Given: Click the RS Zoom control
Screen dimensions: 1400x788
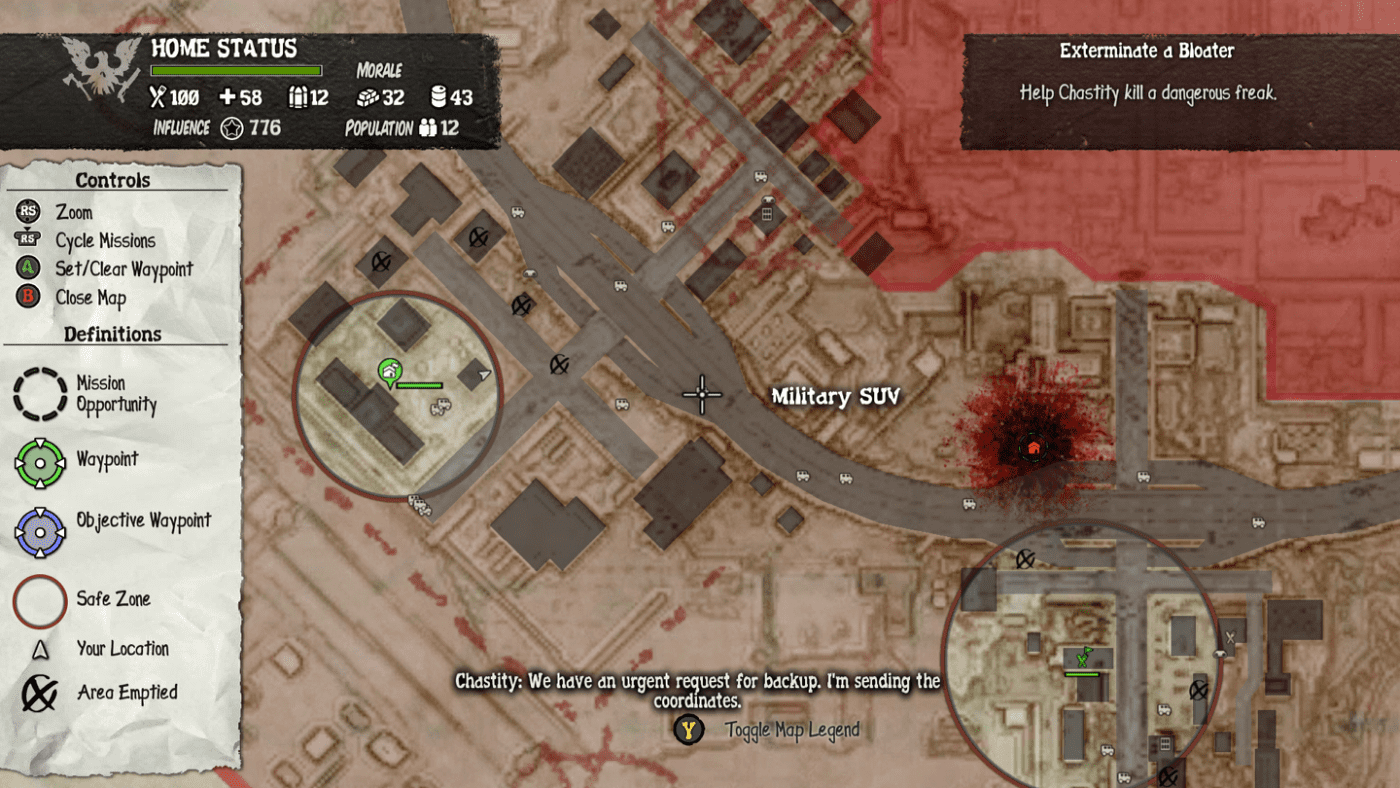Looking at the screenshot, I should pos(26,212).
